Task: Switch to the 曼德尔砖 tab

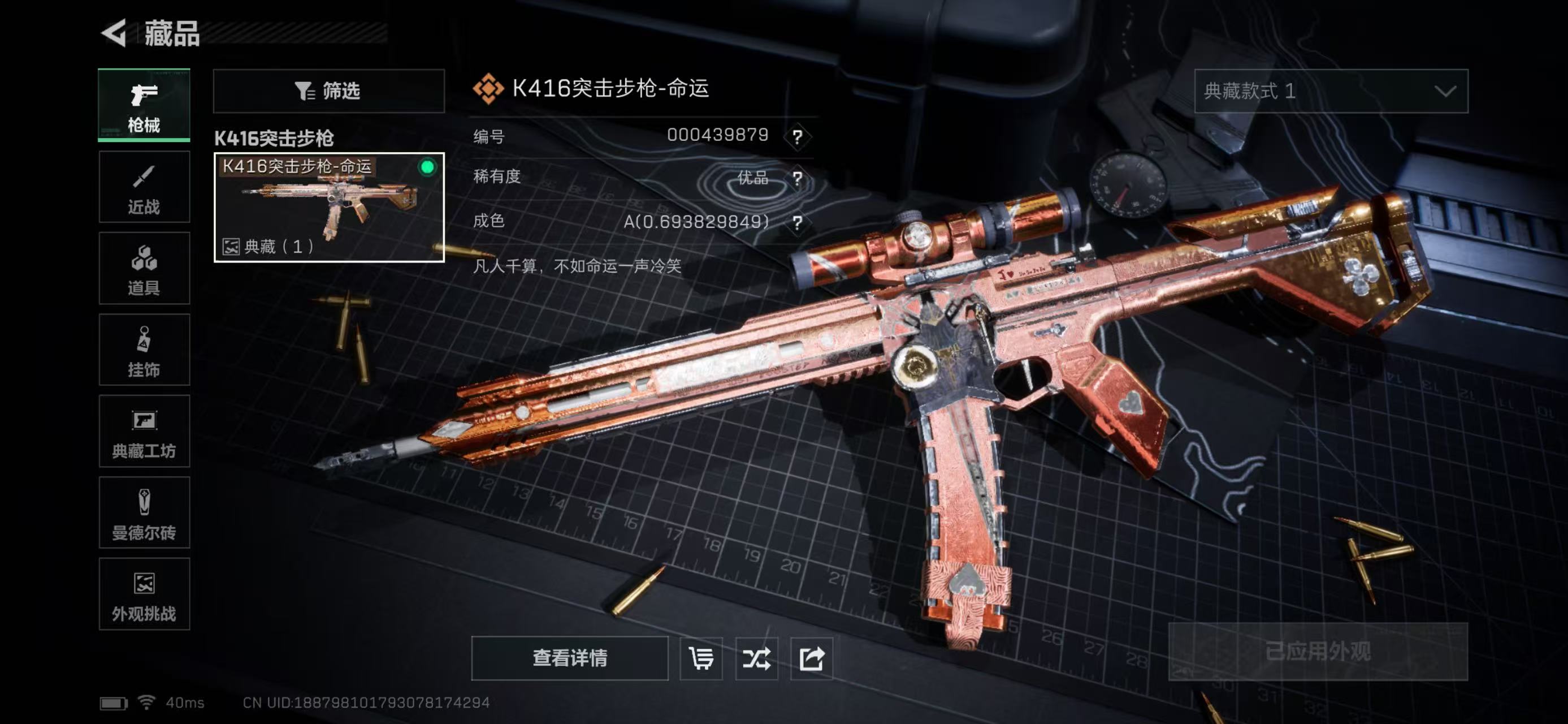Action: [x=144, y=512]
